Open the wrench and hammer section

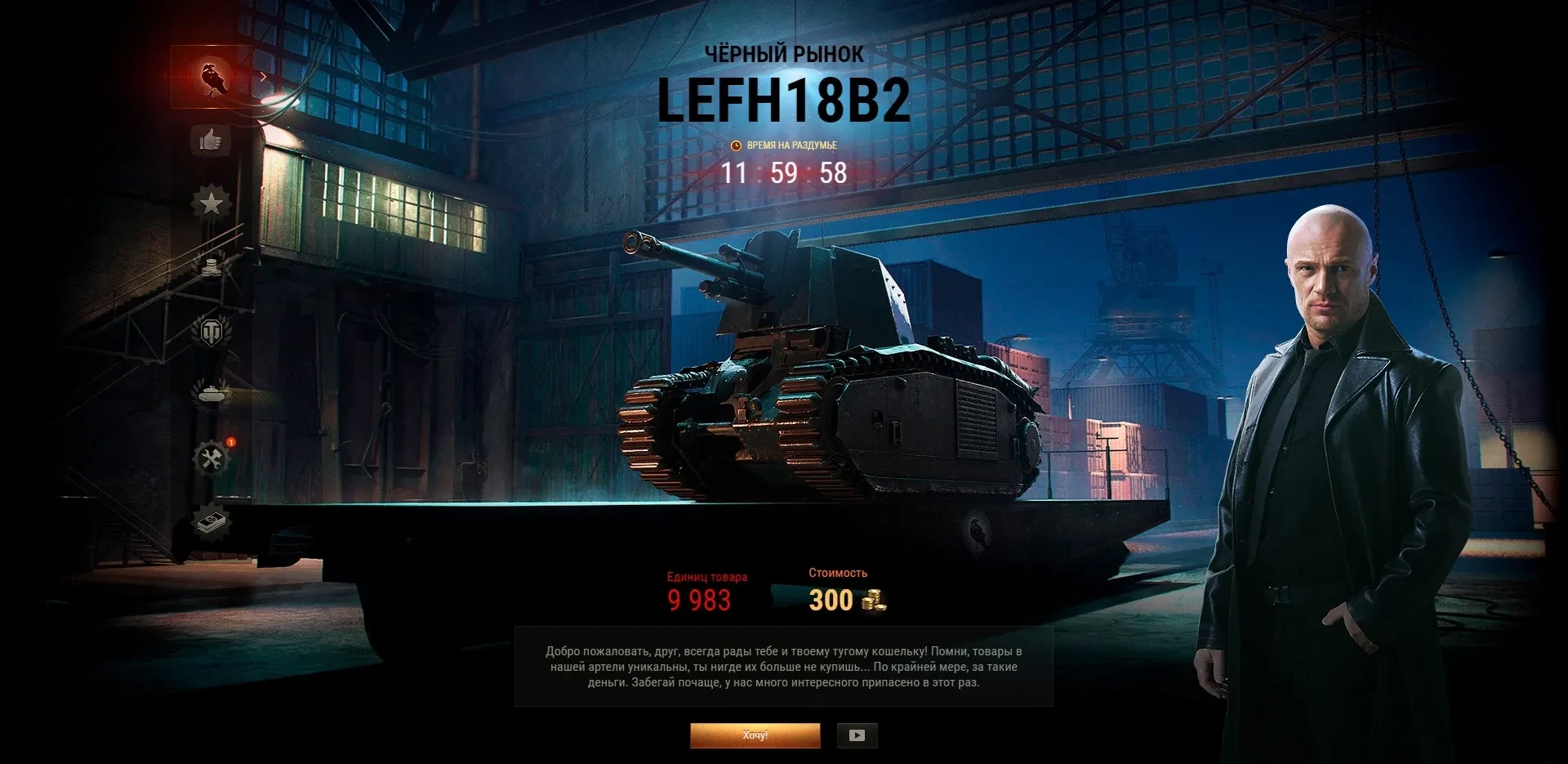(x=212, y=458)
